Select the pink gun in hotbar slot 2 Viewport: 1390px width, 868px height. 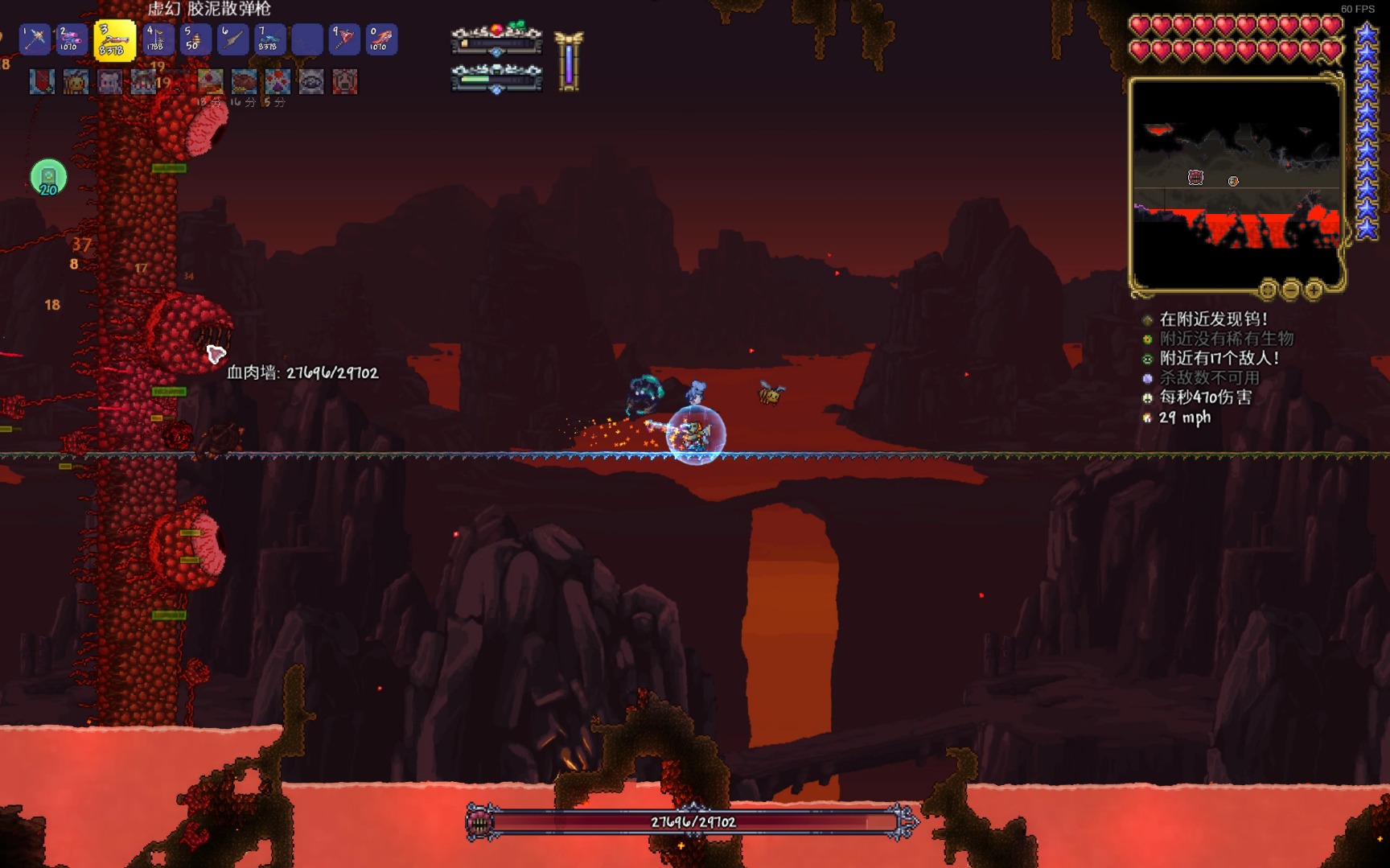click(x=71, y=39)
